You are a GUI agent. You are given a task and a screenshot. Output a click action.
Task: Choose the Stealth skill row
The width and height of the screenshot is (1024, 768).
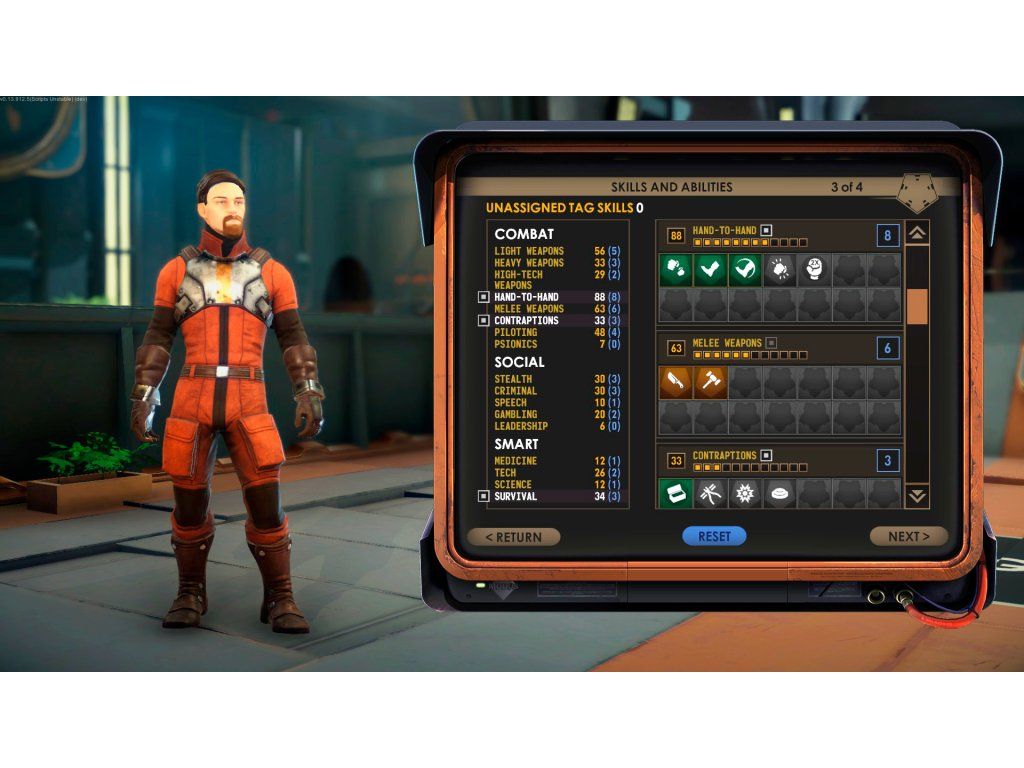click(516, 379)
